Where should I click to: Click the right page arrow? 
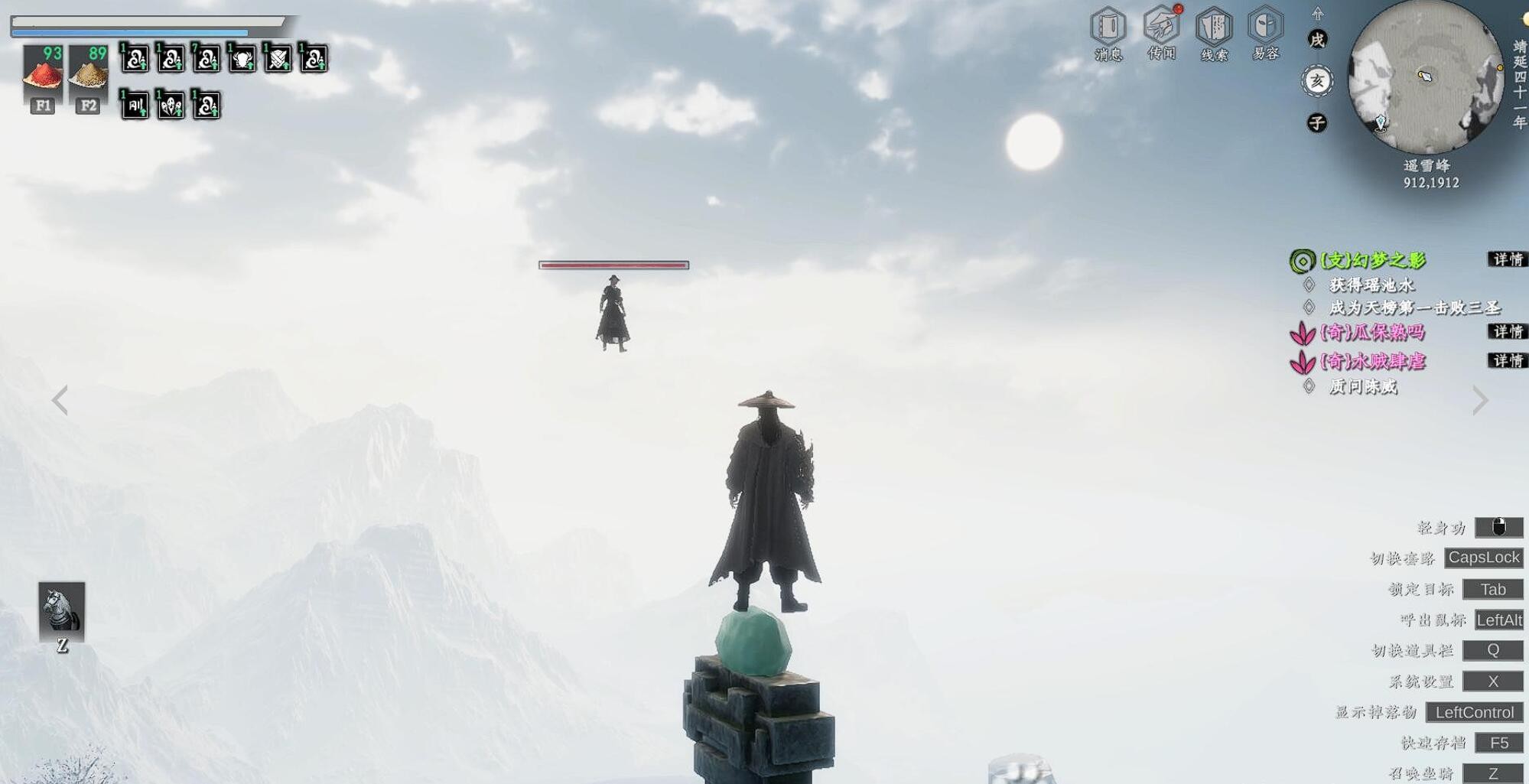pos(1480,400)
